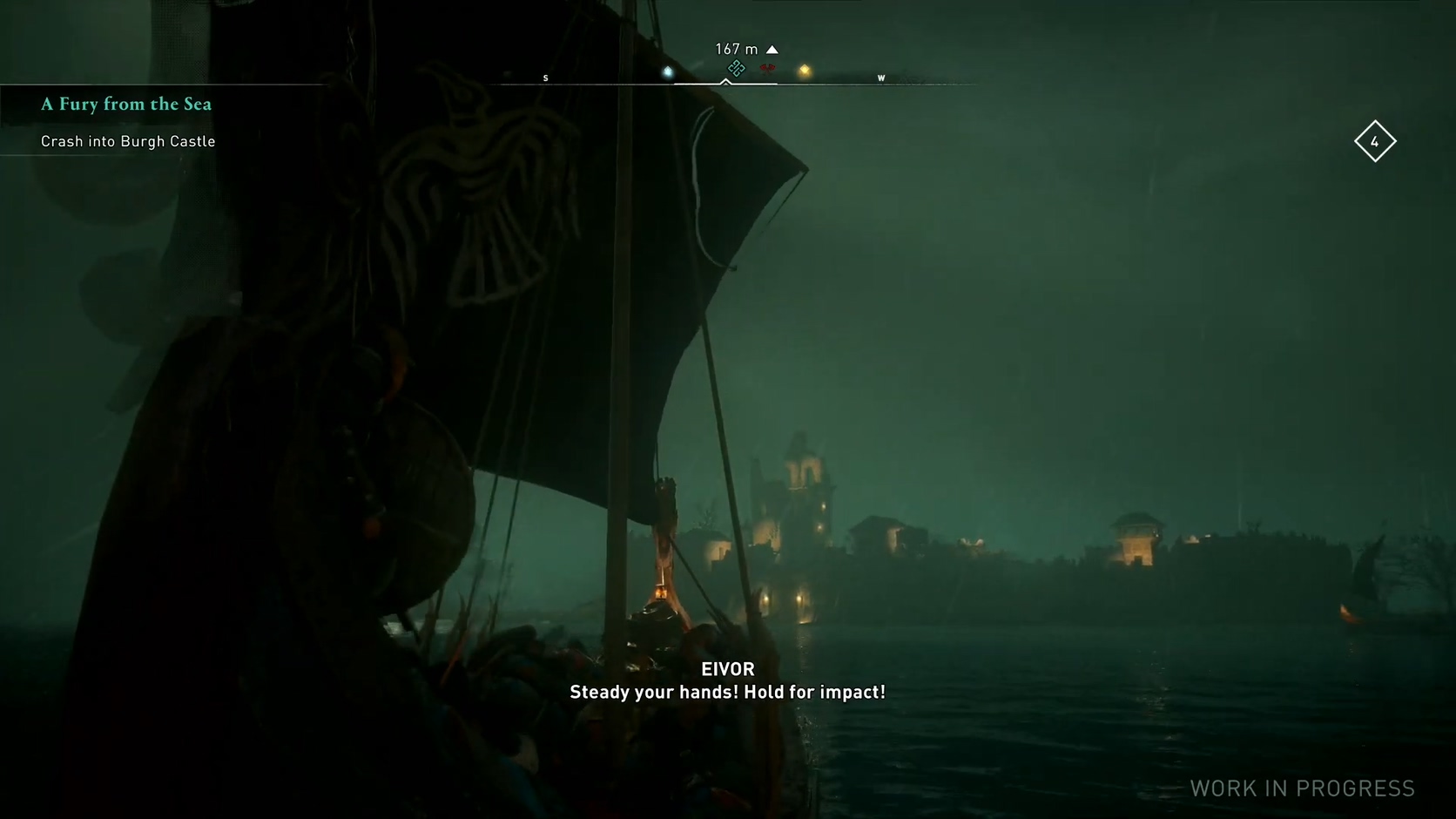The image size is (1456, 819).
Task: Click the teal quest knot marker on compass
Action: [736, 68]
